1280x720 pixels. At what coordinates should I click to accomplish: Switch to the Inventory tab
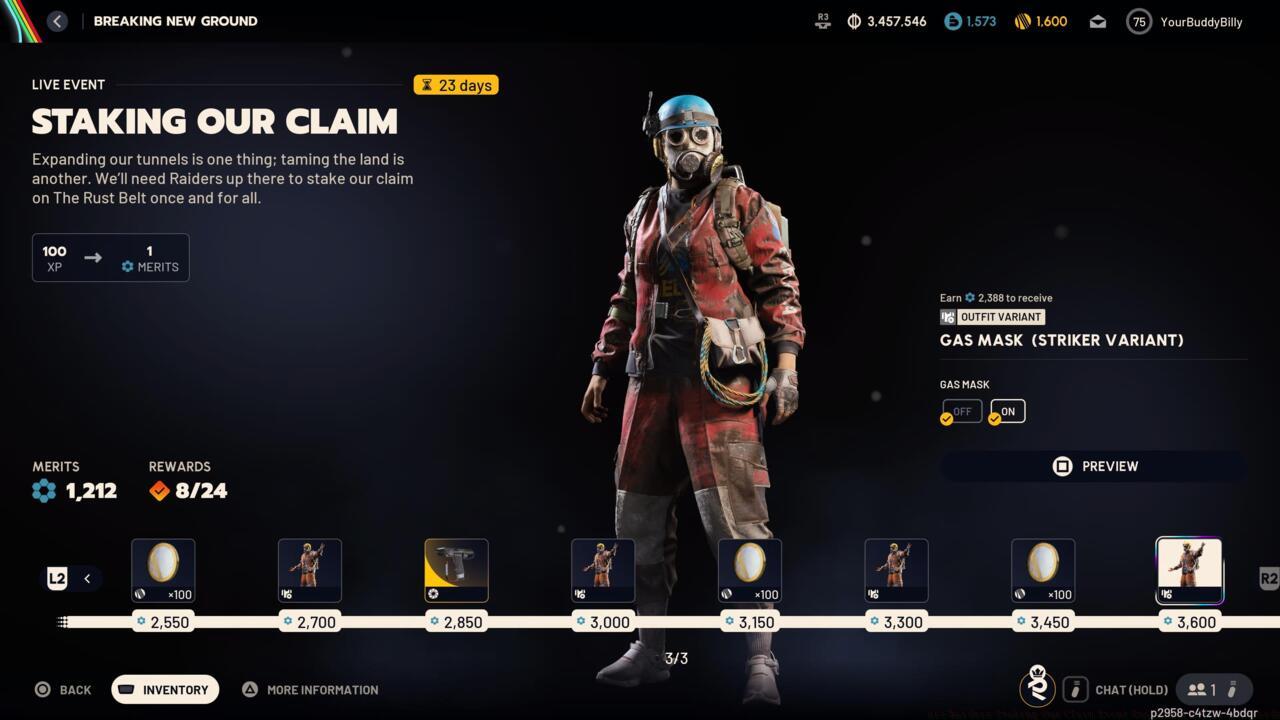[164, 689]
